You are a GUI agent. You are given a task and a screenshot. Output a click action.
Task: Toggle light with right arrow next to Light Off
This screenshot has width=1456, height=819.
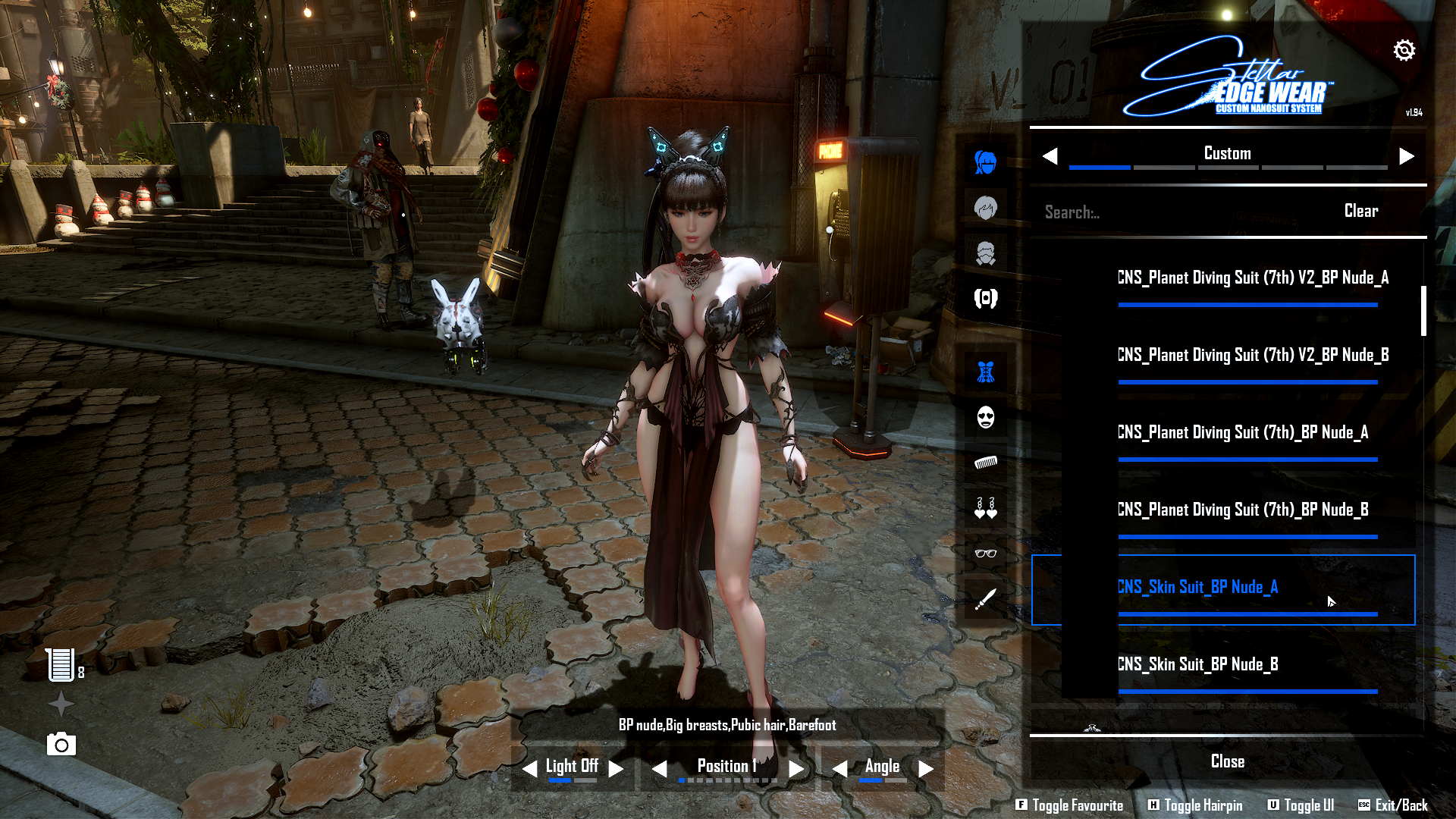coord(617,769)
